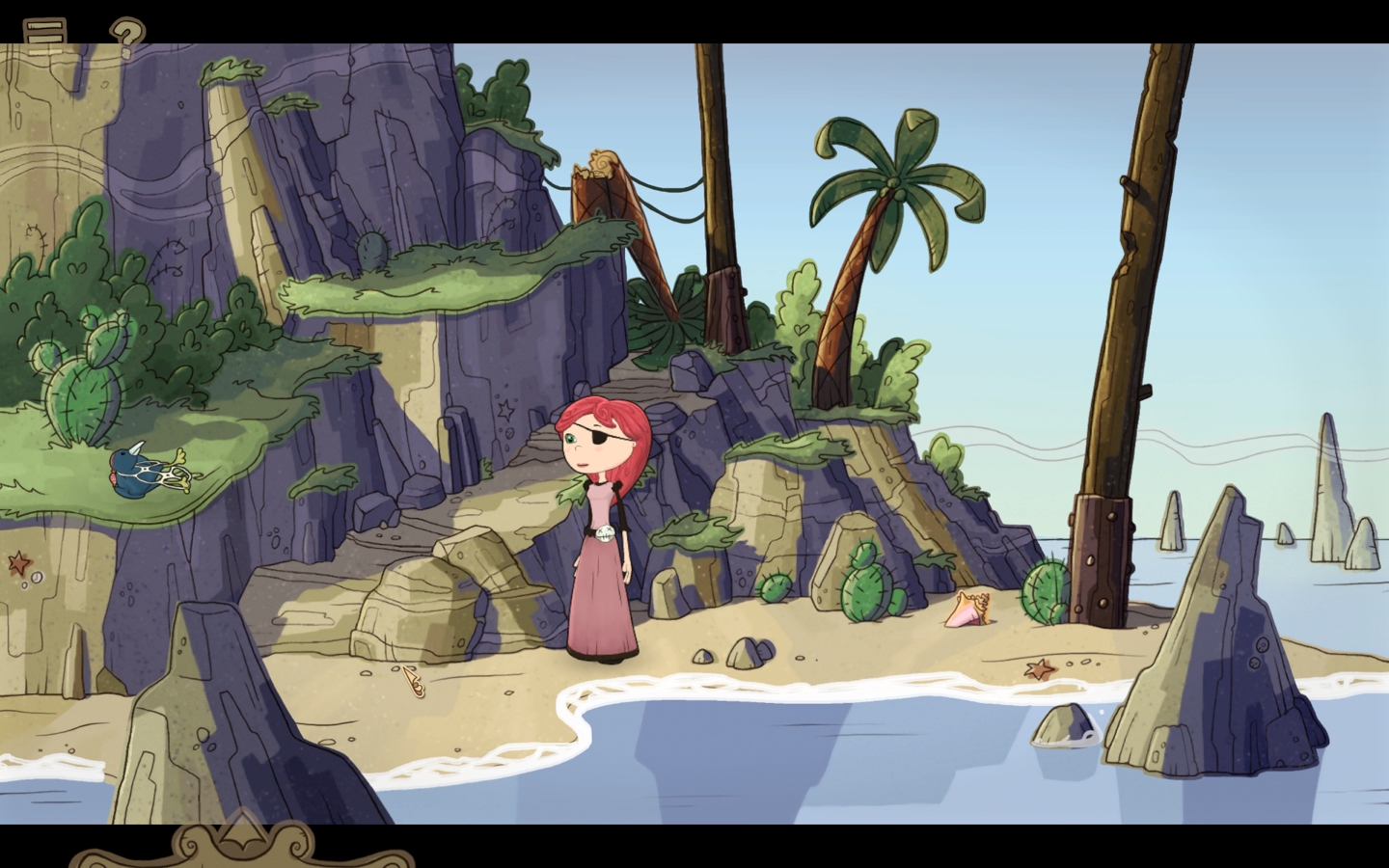Click the starfish near the shoreline
The image size is (1389, 868).
(x=1035, y=665)
